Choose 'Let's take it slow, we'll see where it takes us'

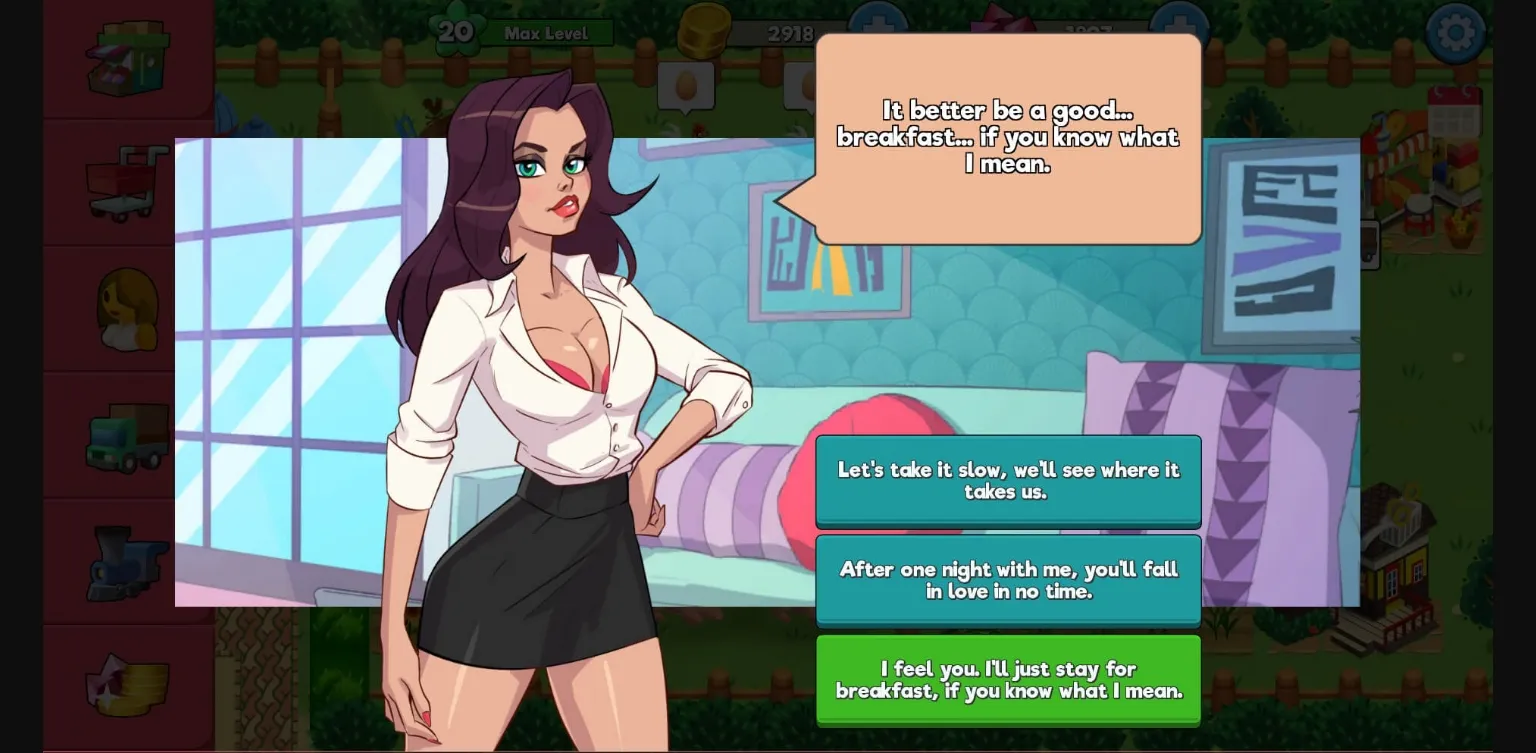coord(1008,481)
